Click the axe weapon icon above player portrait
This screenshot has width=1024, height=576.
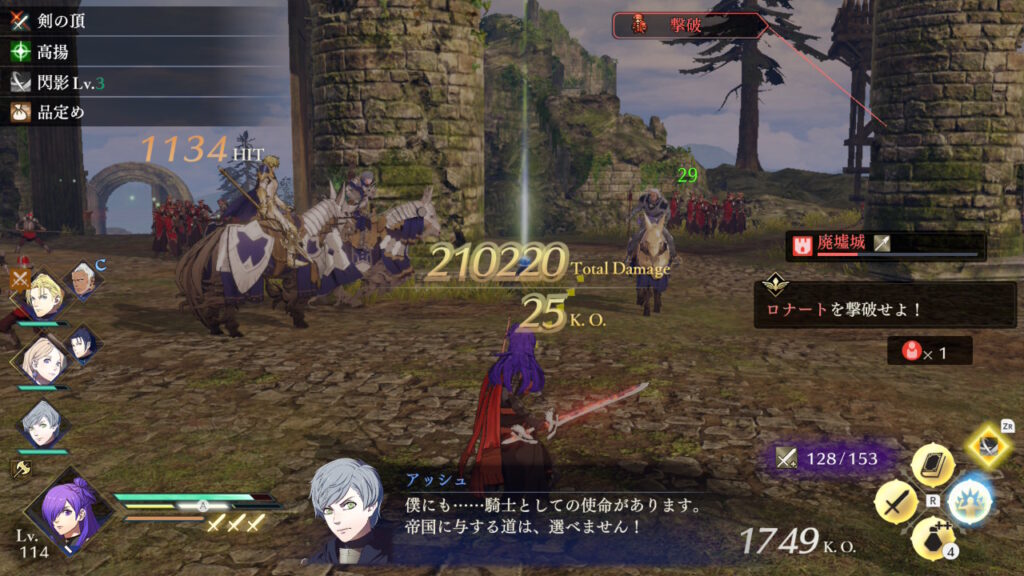tap(18, 466)
